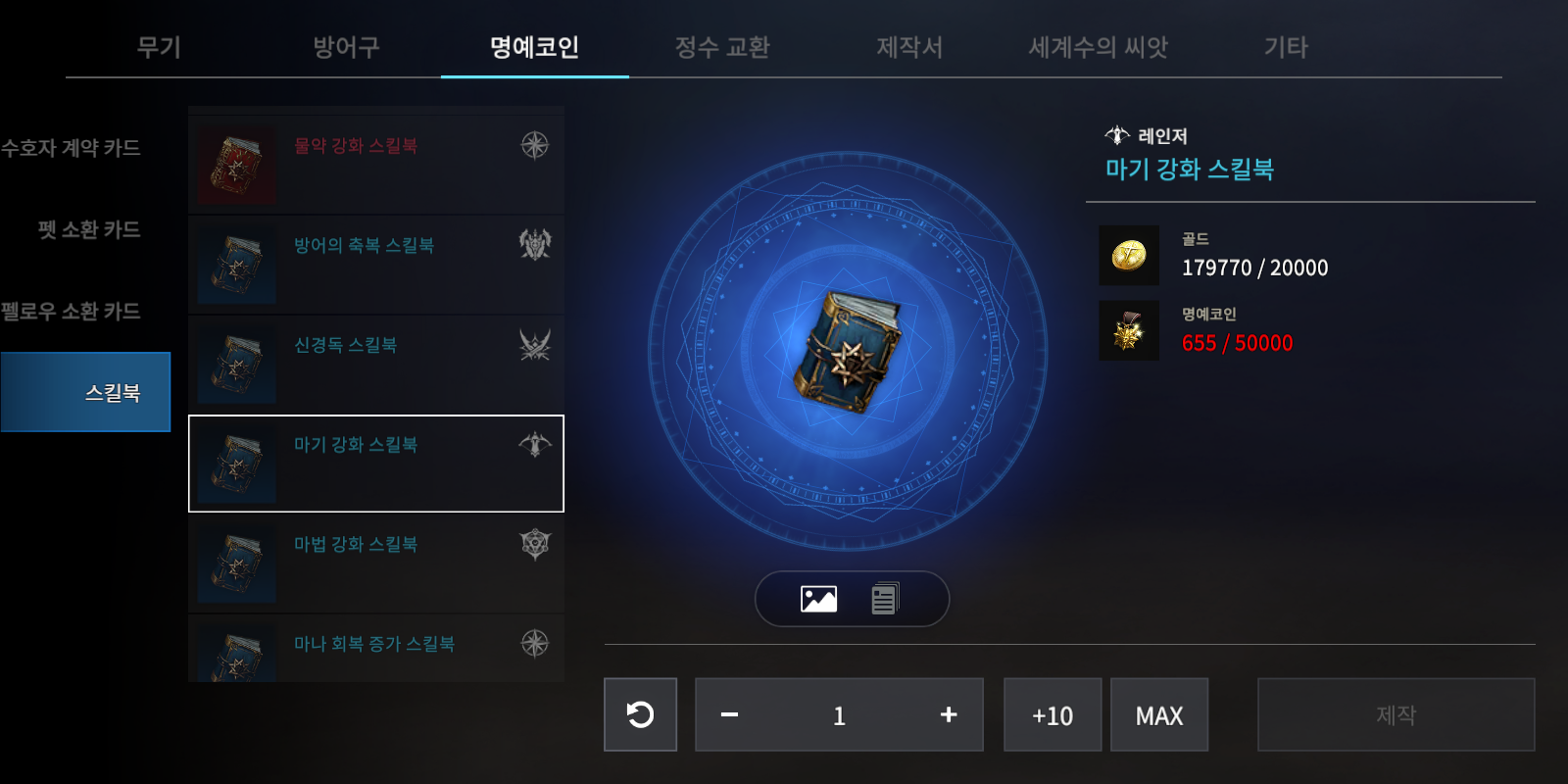The width and height of the screenshot is (1568, 784).
Task: Click the 명예코인 medal icon
Action: coord(1129,329)
